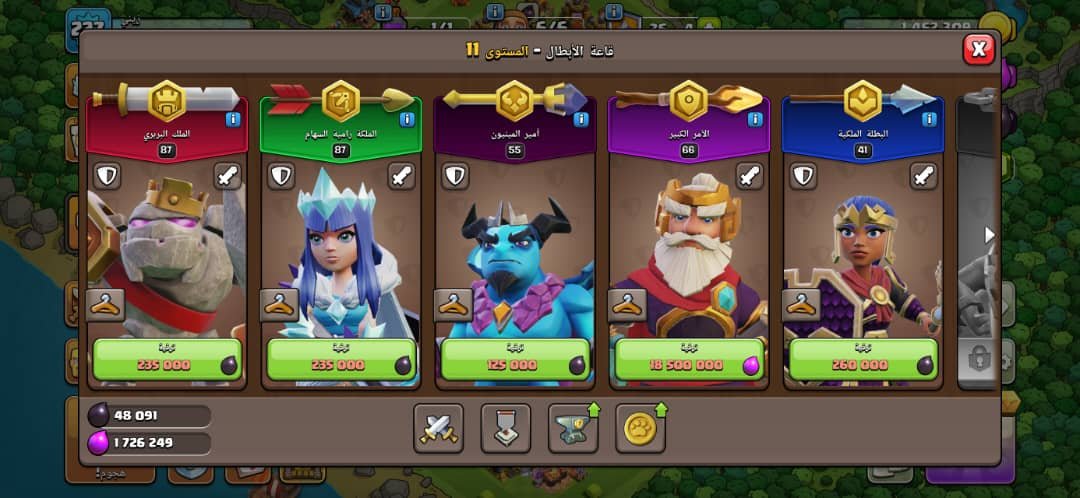Open the Blacksmith anvil button
Viewport: 1080px width, 498px height.
(x=573, y=428)
